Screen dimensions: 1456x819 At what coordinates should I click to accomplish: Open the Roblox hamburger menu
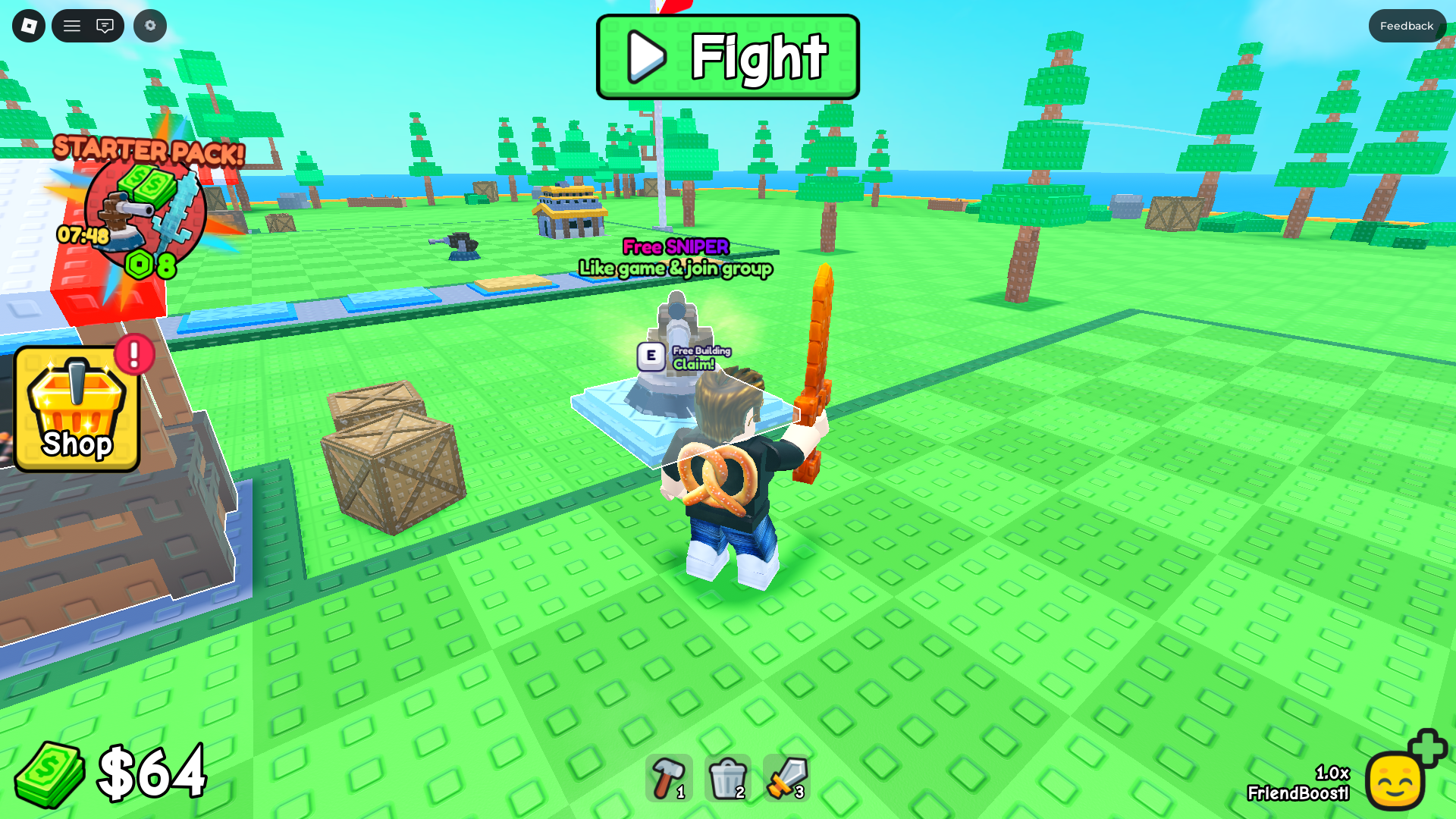click(72, 25)
